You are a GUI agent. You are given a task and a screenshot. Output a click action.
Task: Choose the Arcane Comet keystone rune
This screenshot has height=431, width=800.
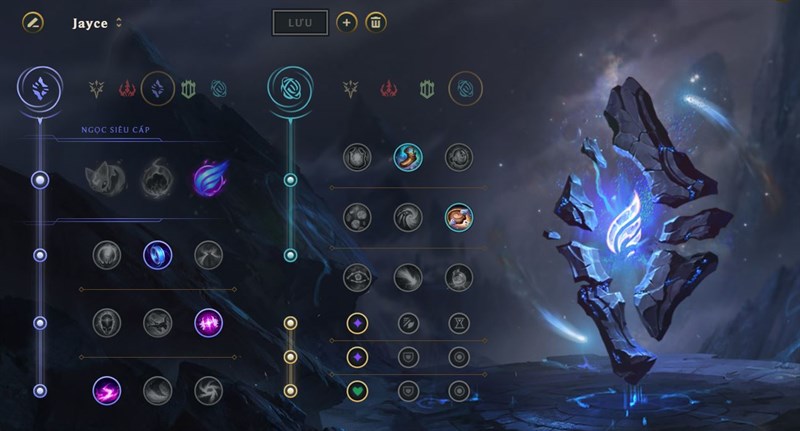coord(158,181)
